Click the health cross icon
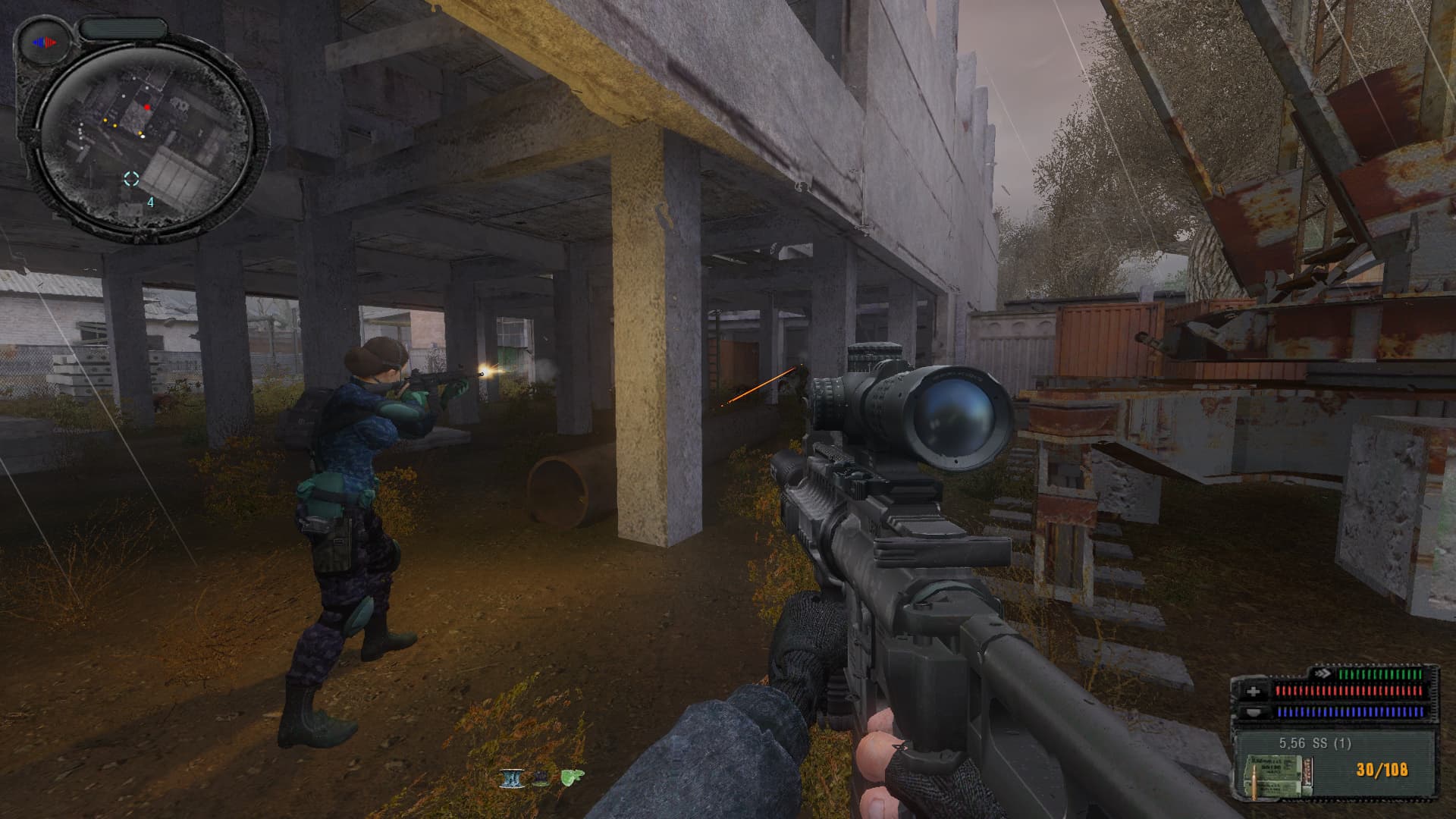Viewport: 1456px width, 819px height. (x=1254, y=692)
